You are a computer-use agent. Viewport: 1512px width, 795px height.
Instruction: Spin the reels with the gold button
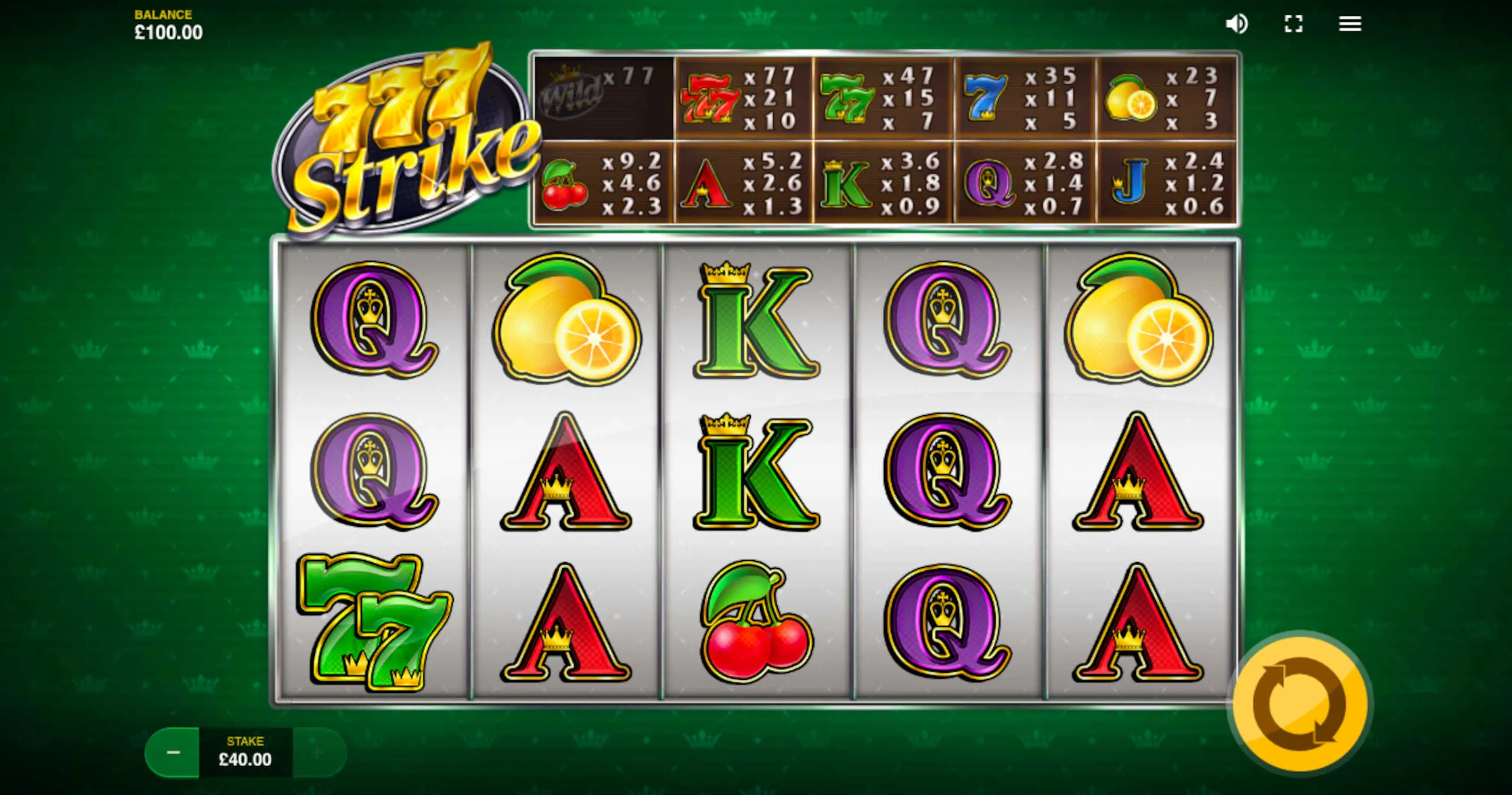[x=1300, y=704]
